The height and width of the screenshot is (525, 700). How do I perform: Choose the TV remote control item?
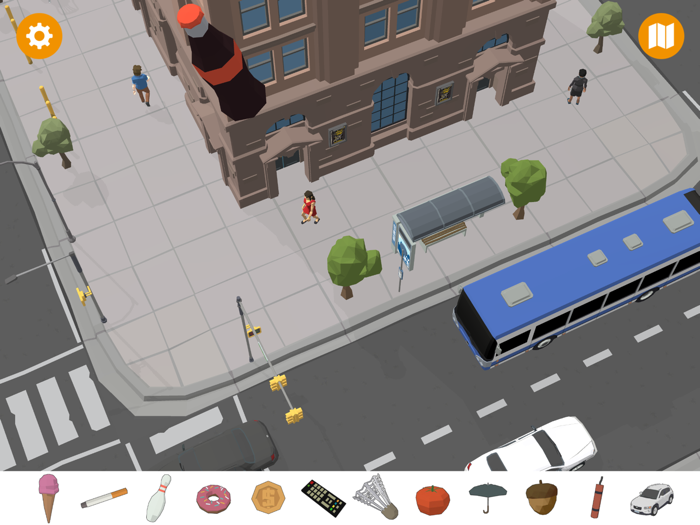323,497
